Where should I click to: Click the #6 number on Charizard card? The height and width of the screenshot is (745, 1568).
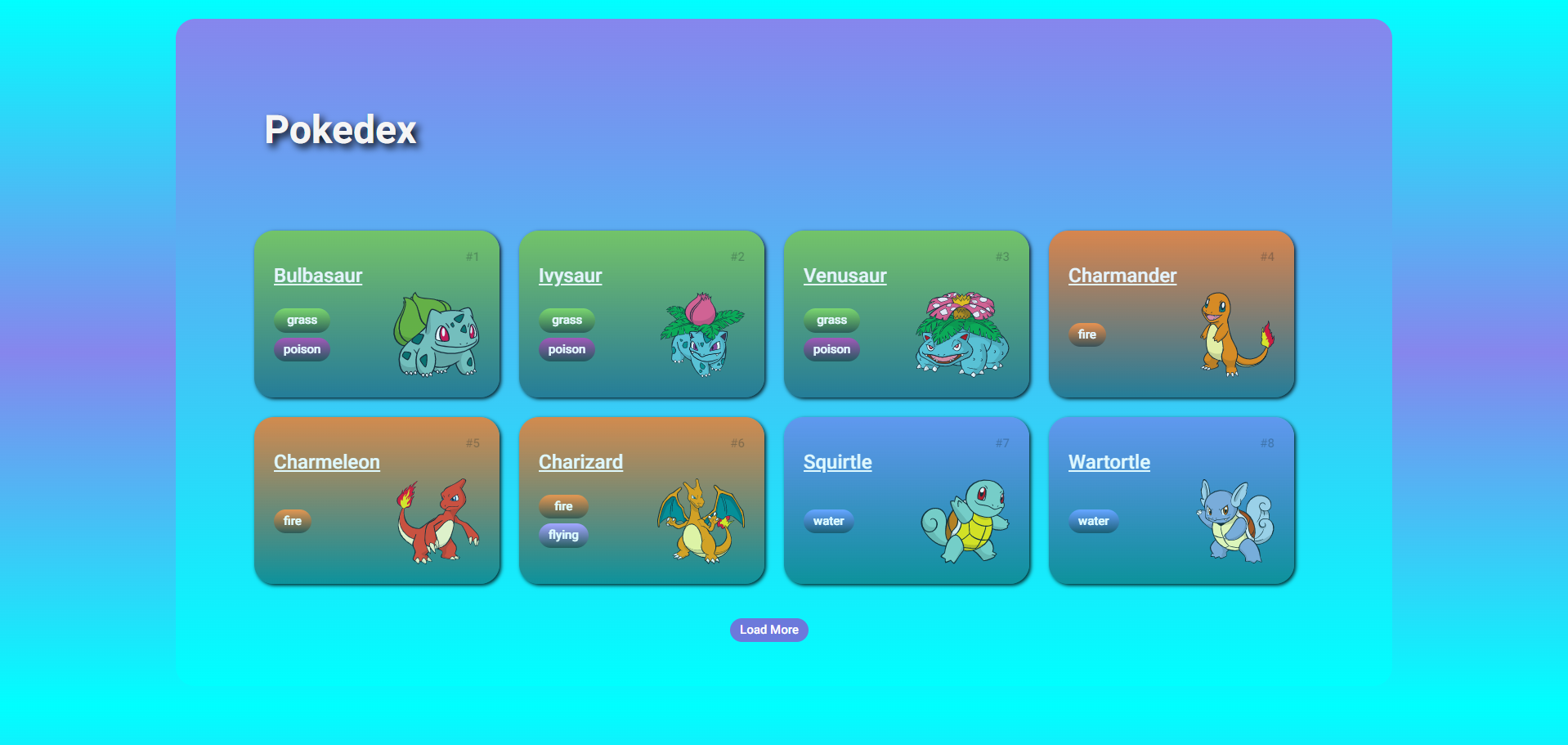(736, 442)
